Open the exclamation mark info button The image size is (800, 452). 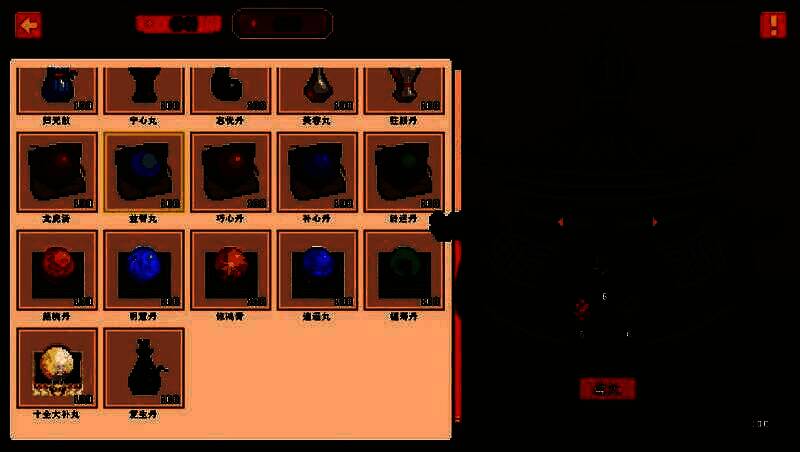coord(773,25)
